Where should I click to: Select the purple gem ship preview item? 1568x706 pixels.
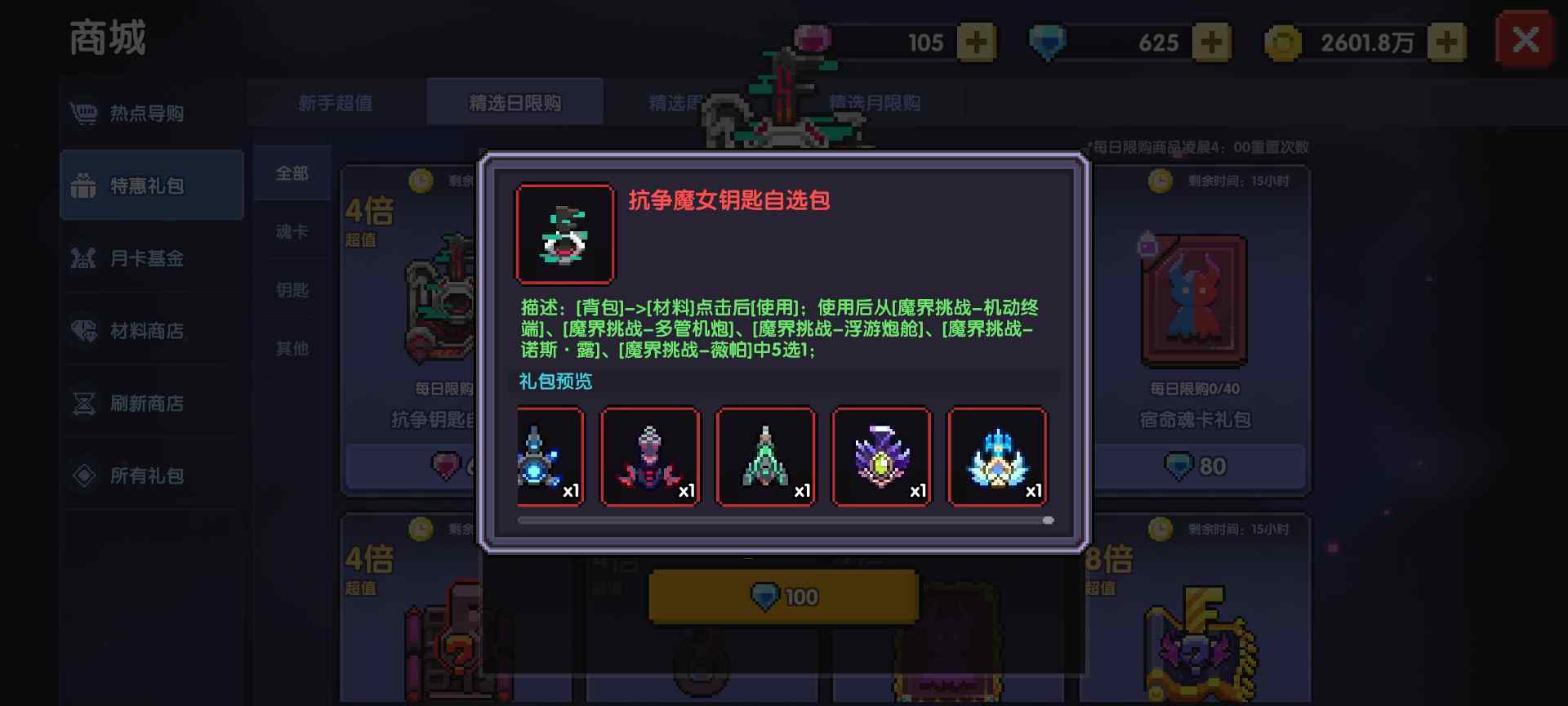[x=881, y=457]
